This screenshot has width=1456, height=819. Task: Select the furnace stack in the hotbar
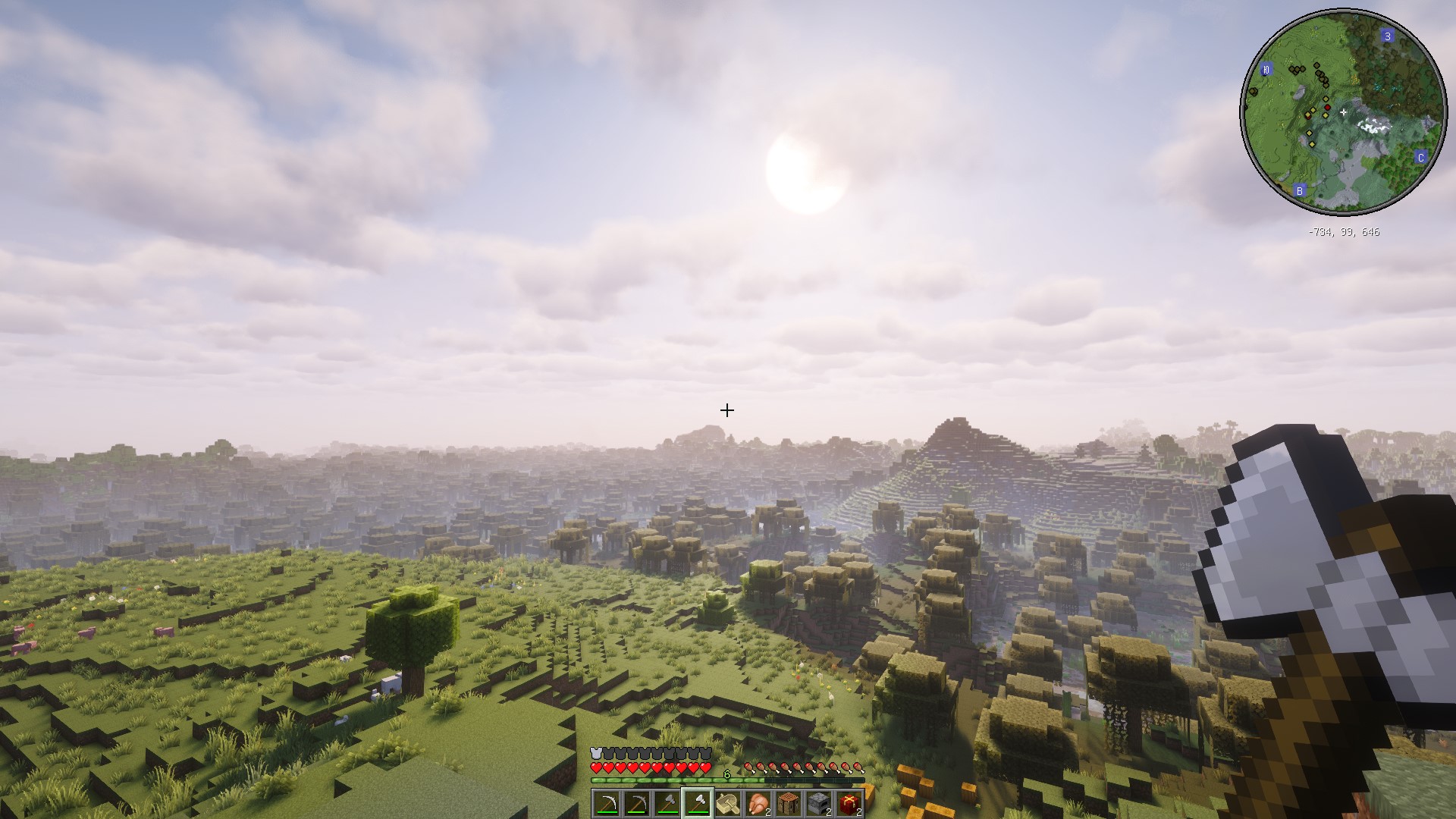pos(819,803)
